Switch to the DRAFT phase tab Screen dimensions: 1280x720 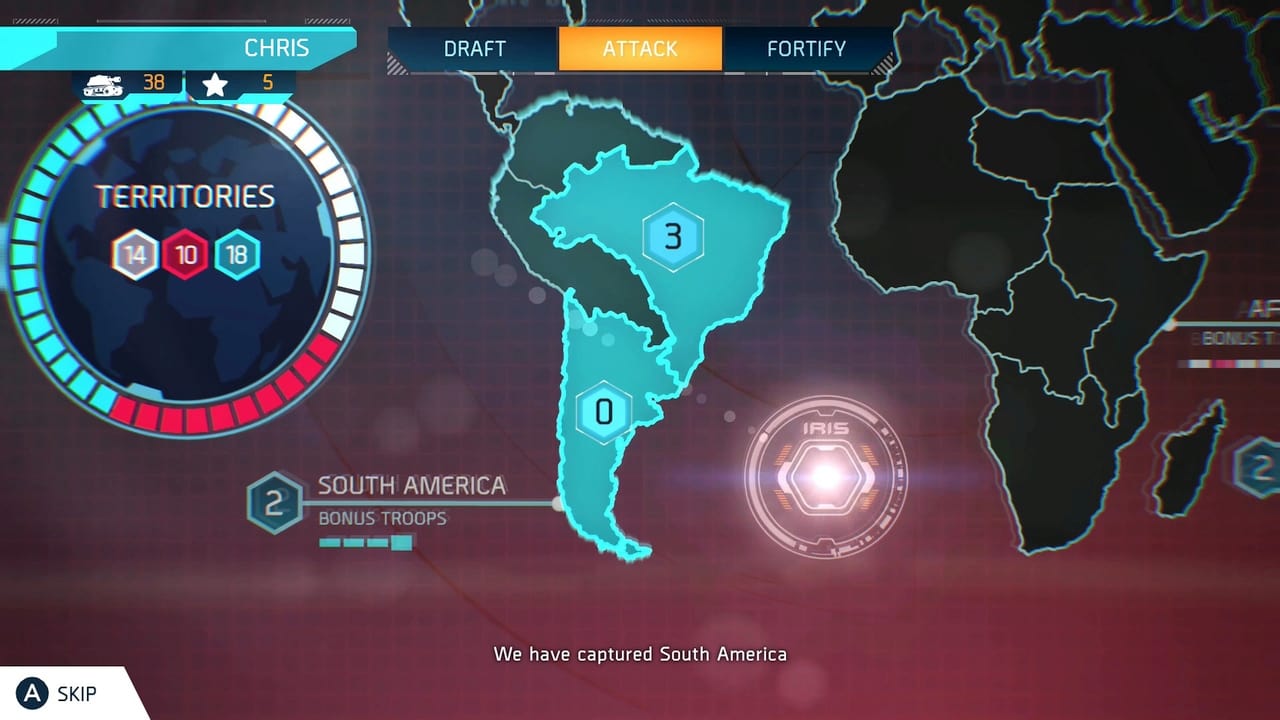(474, 48)
